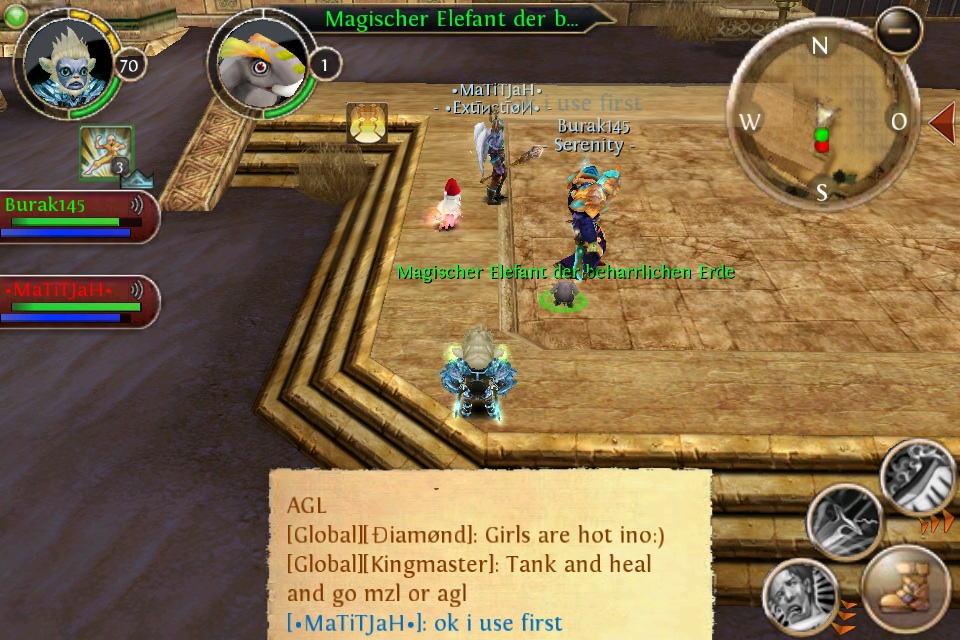Image resolution: width=960 pixels, height=640 pixels.
Task: Click the glowing target buff icon
Action: pos(367,124)
